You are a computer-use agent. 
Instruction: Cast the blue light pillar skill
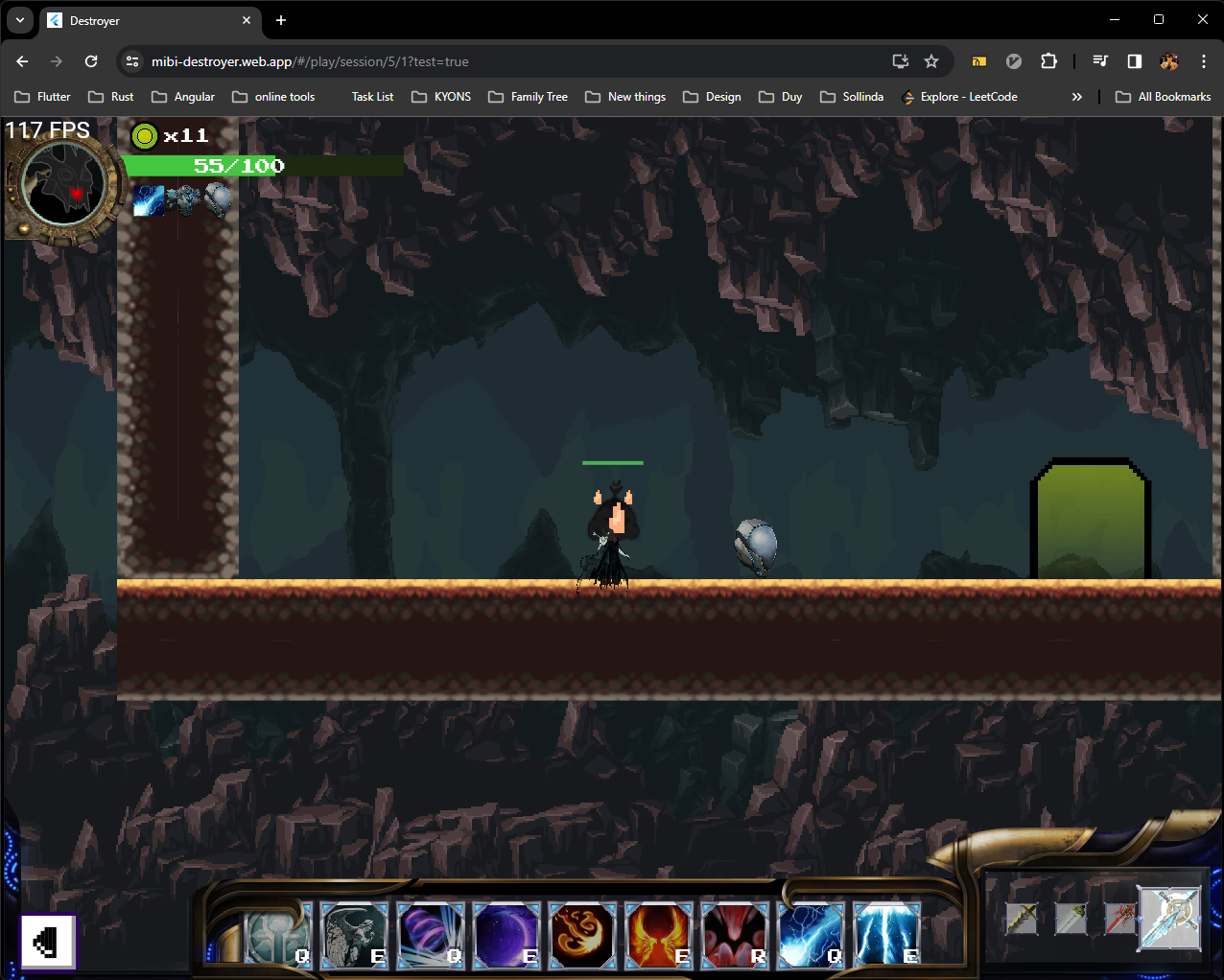point(886,934)
